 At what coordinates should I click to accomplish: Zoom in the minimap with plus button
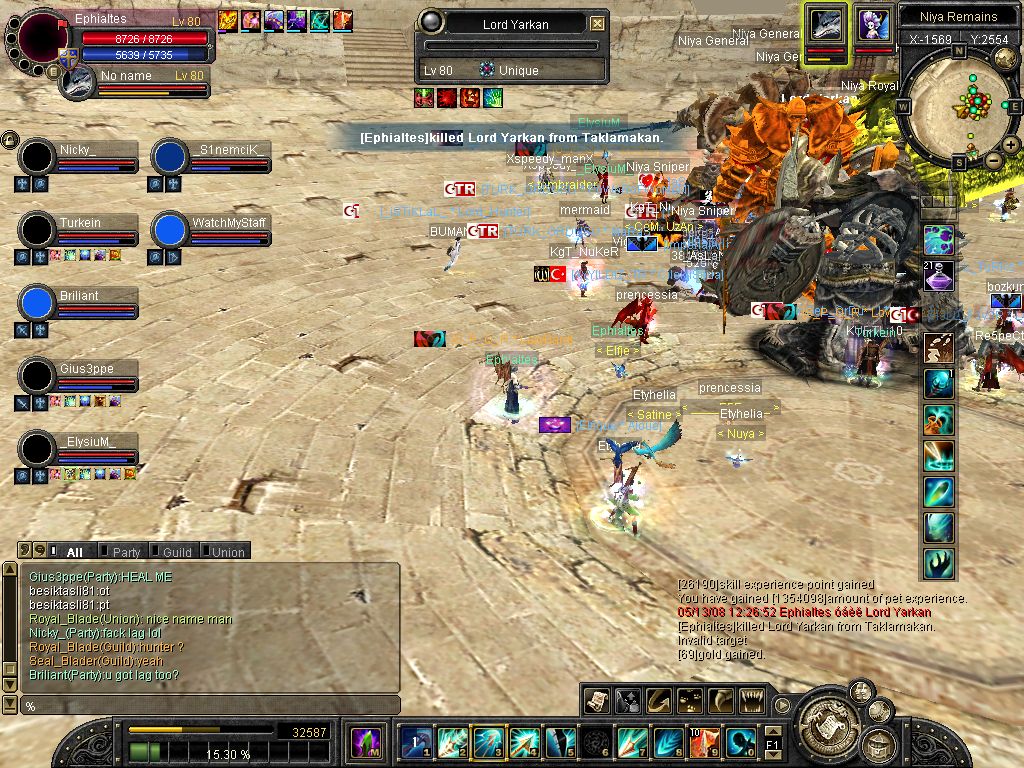[1011, 145]
